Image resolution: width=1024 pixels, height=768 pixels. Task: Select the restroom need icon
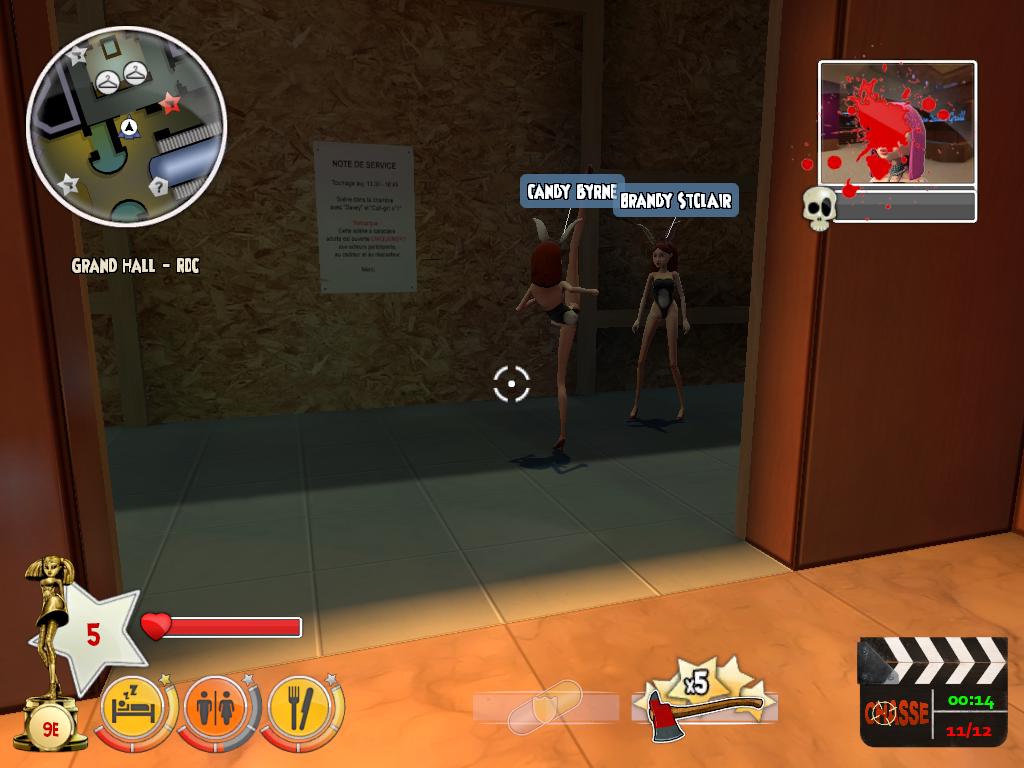tap(216, 708)
